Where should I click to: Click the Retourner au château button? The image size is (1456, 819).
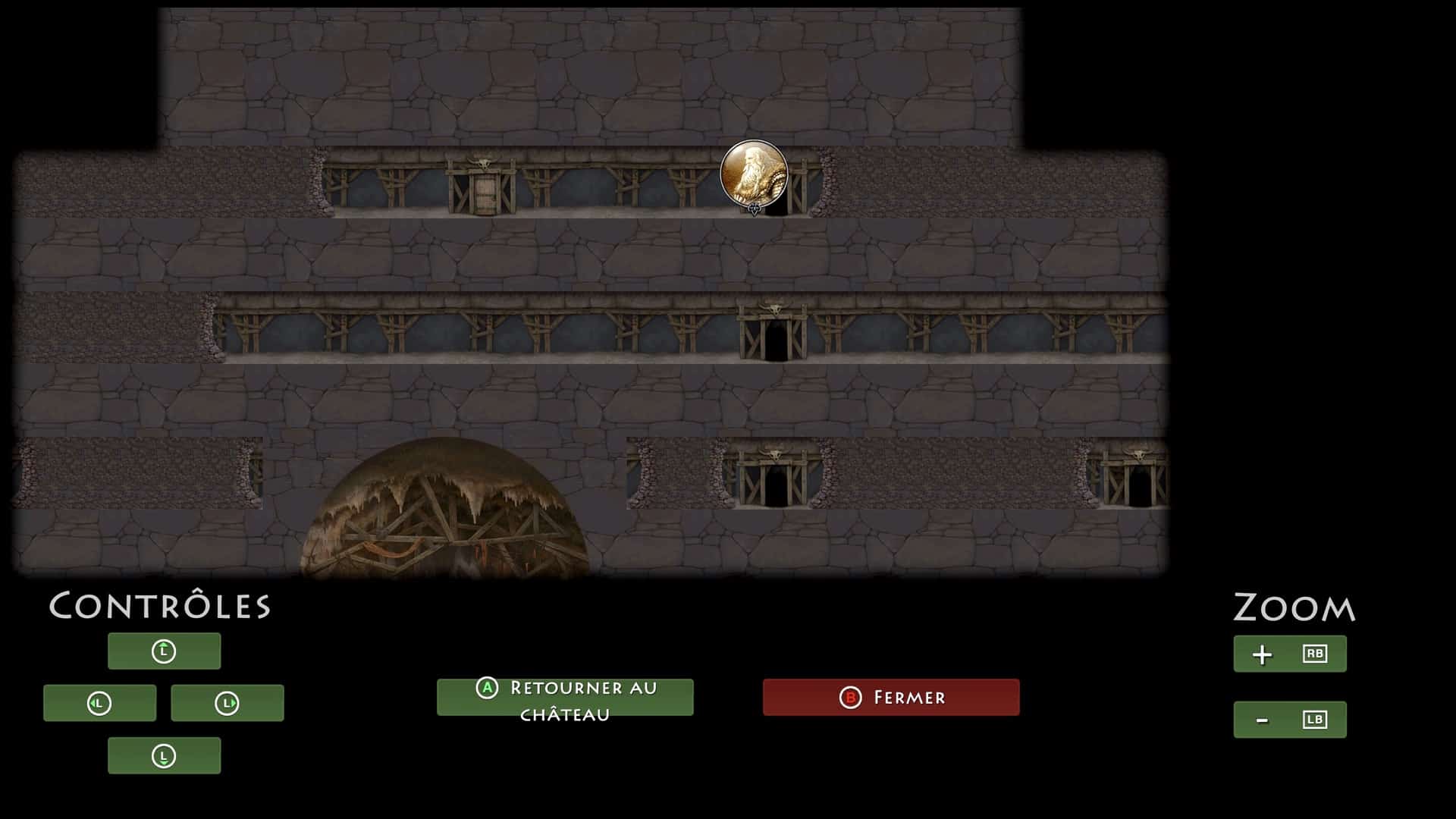[x=565, y=697]
